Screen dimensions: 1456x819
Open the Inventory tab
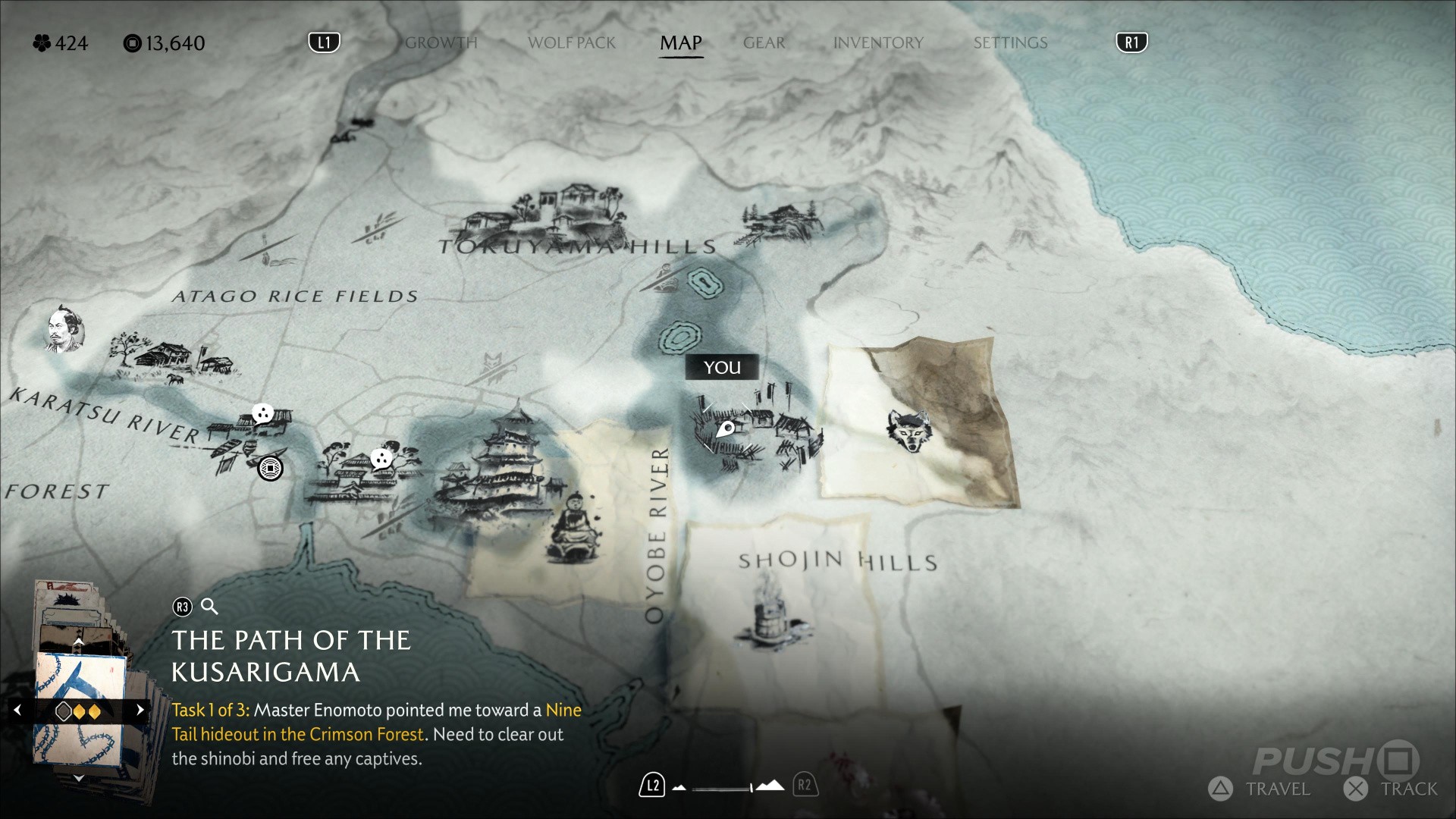click(878, 43)
